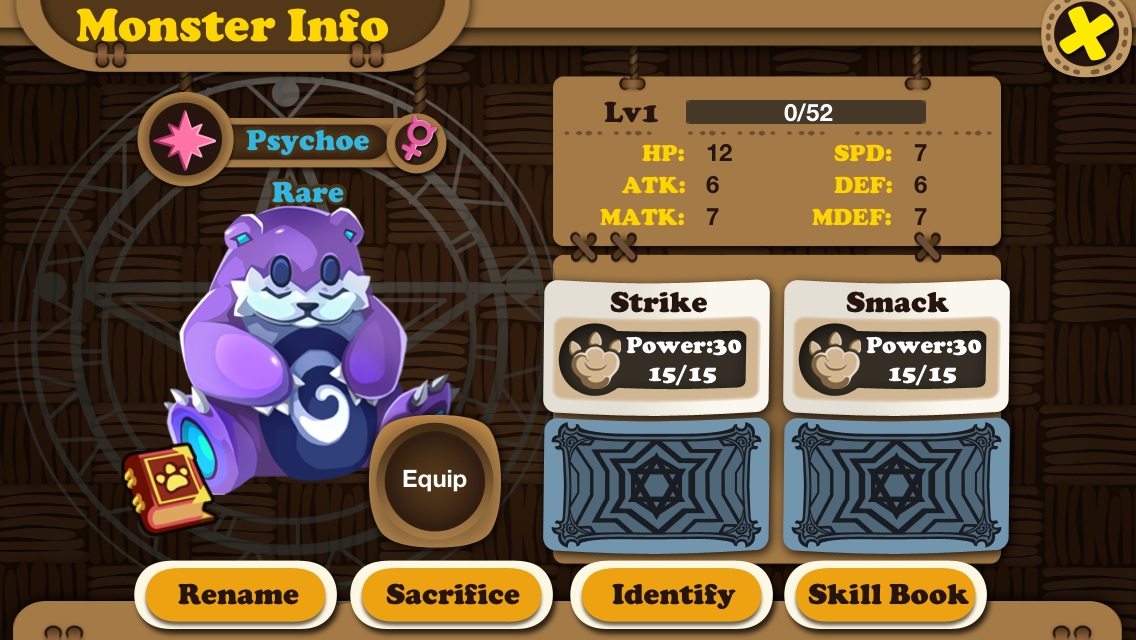Select the Strike skill card
Image resolution: width=1136 pixels, height=640 pixels.
(x=657, y=347)
